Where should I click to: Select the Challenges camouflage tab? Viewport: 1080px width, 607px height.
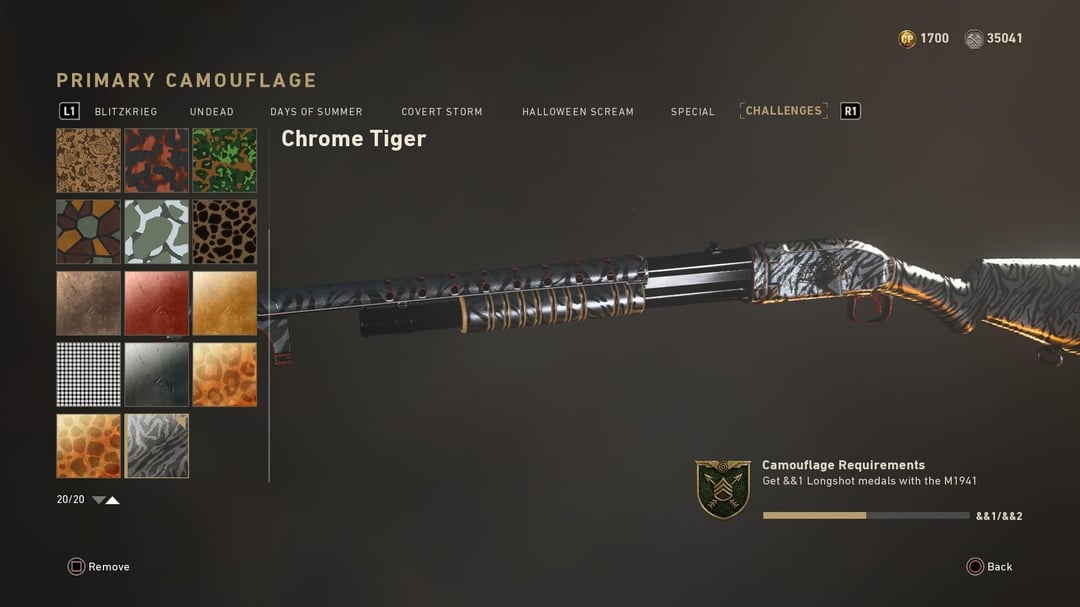pos(783,111)
